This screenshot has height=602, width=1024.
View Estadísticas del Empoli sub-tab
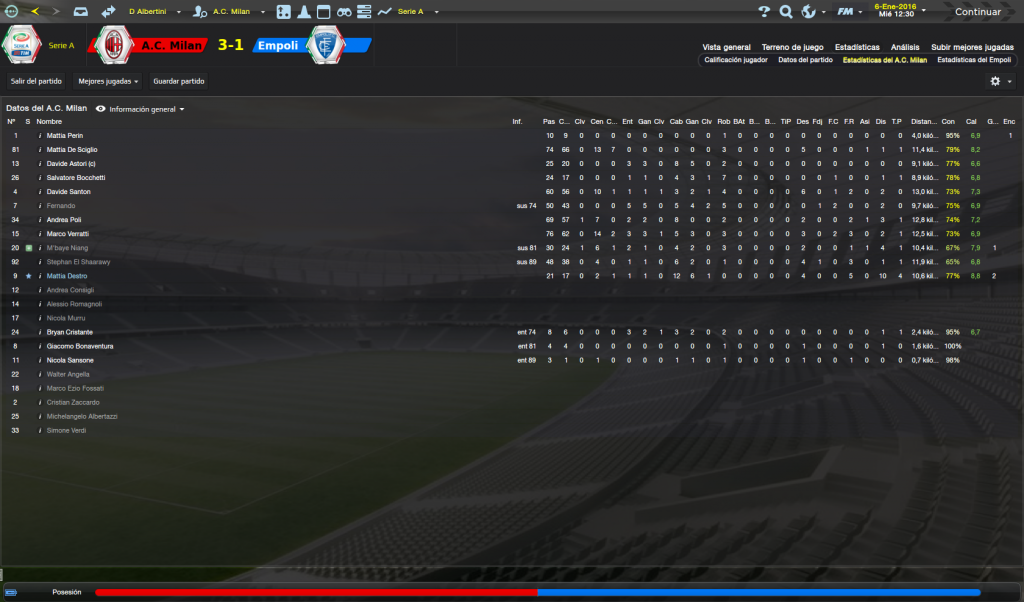pyautogui.click(x=975, y=60)
